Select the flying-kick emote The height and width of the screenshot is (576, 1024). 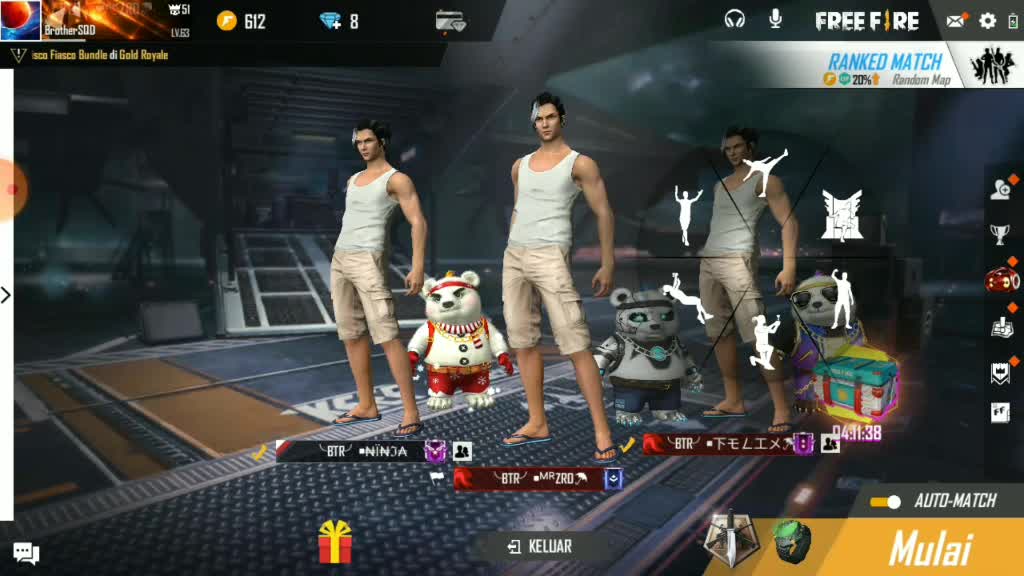[765, 171]
